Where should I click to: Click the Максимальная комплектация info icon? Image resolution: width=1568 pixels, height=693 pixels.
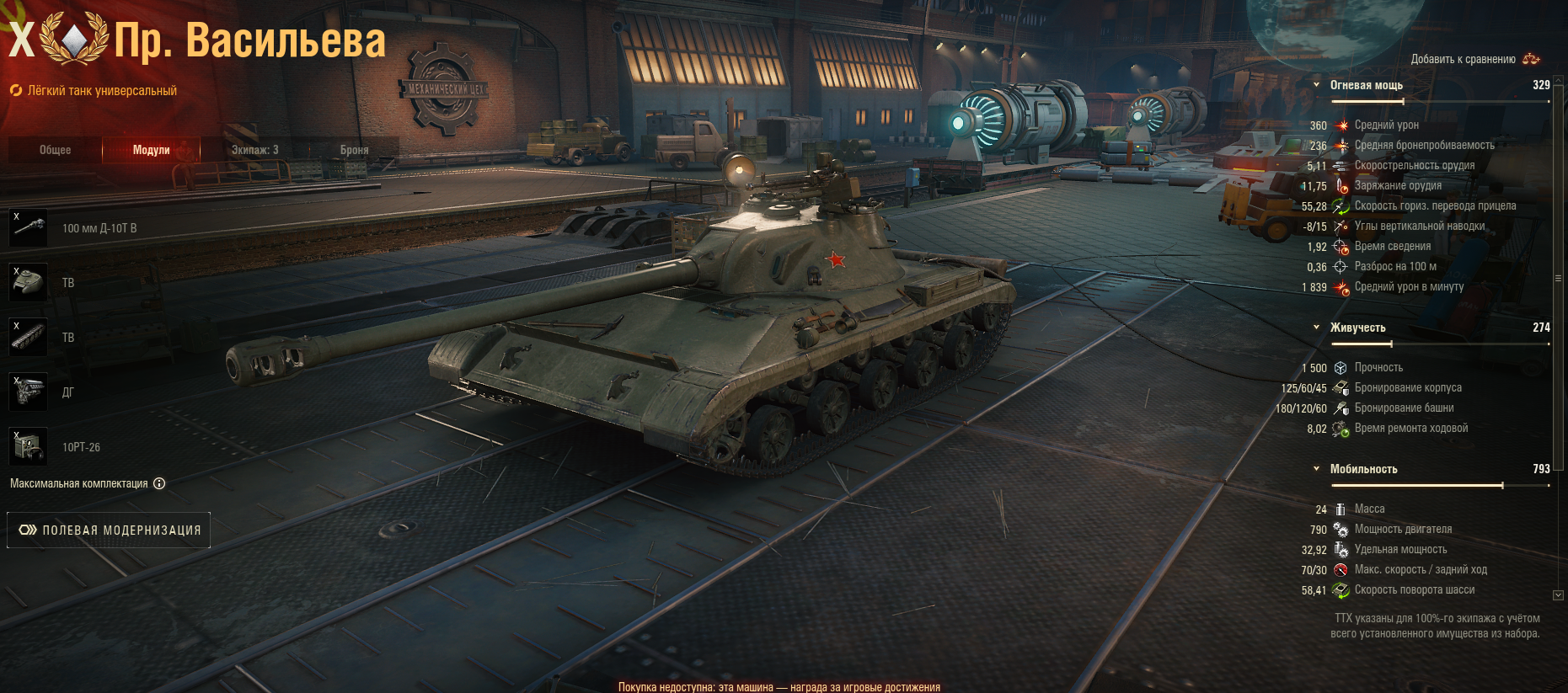(159, 483)
